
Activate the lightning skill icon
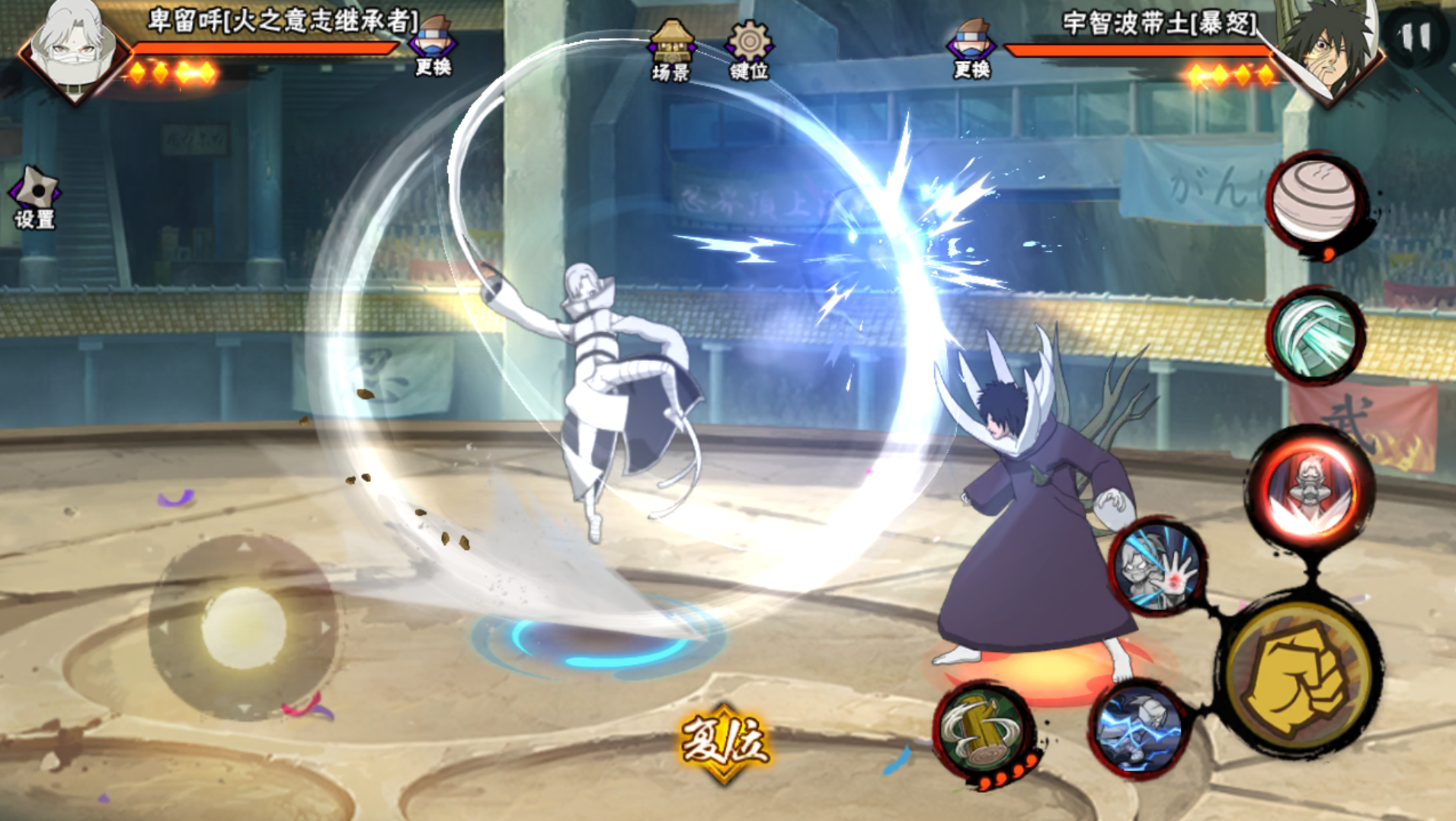click(x=1138, y=729)
